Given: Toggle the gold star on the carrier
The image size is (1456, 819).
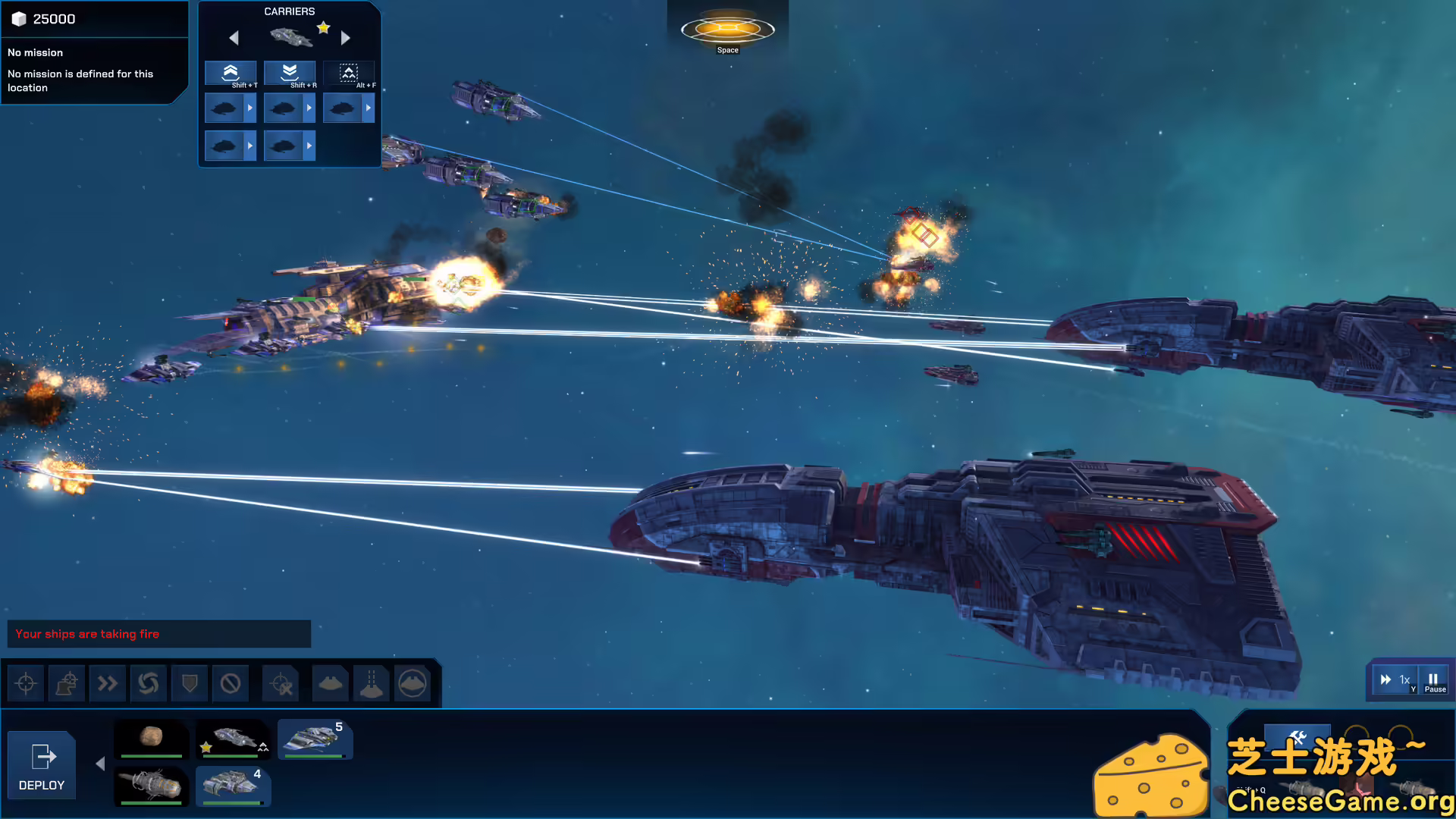Looking at the screenshot, I should (x=324, y=27).
